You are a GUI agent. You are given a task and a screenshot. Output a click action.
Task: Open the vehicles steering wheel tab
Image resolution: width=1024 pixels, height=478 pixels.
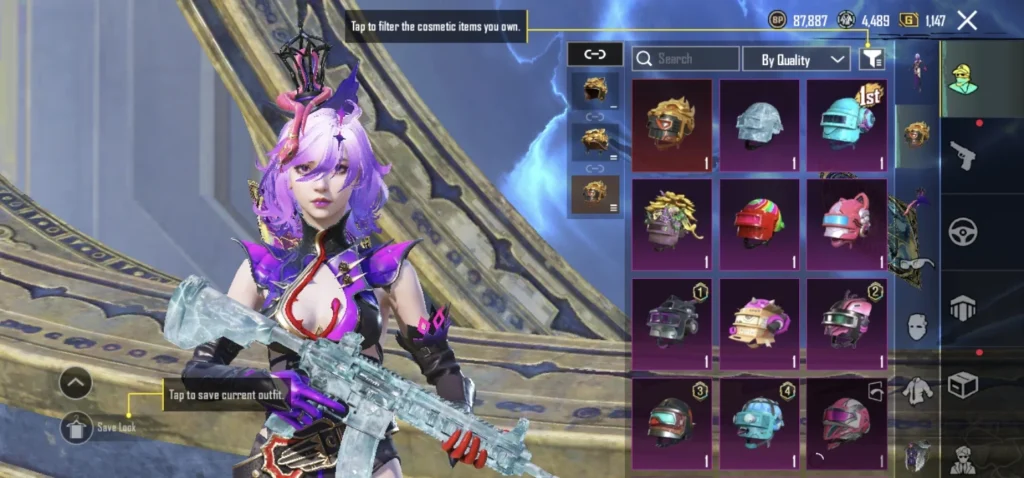[963, 231]
